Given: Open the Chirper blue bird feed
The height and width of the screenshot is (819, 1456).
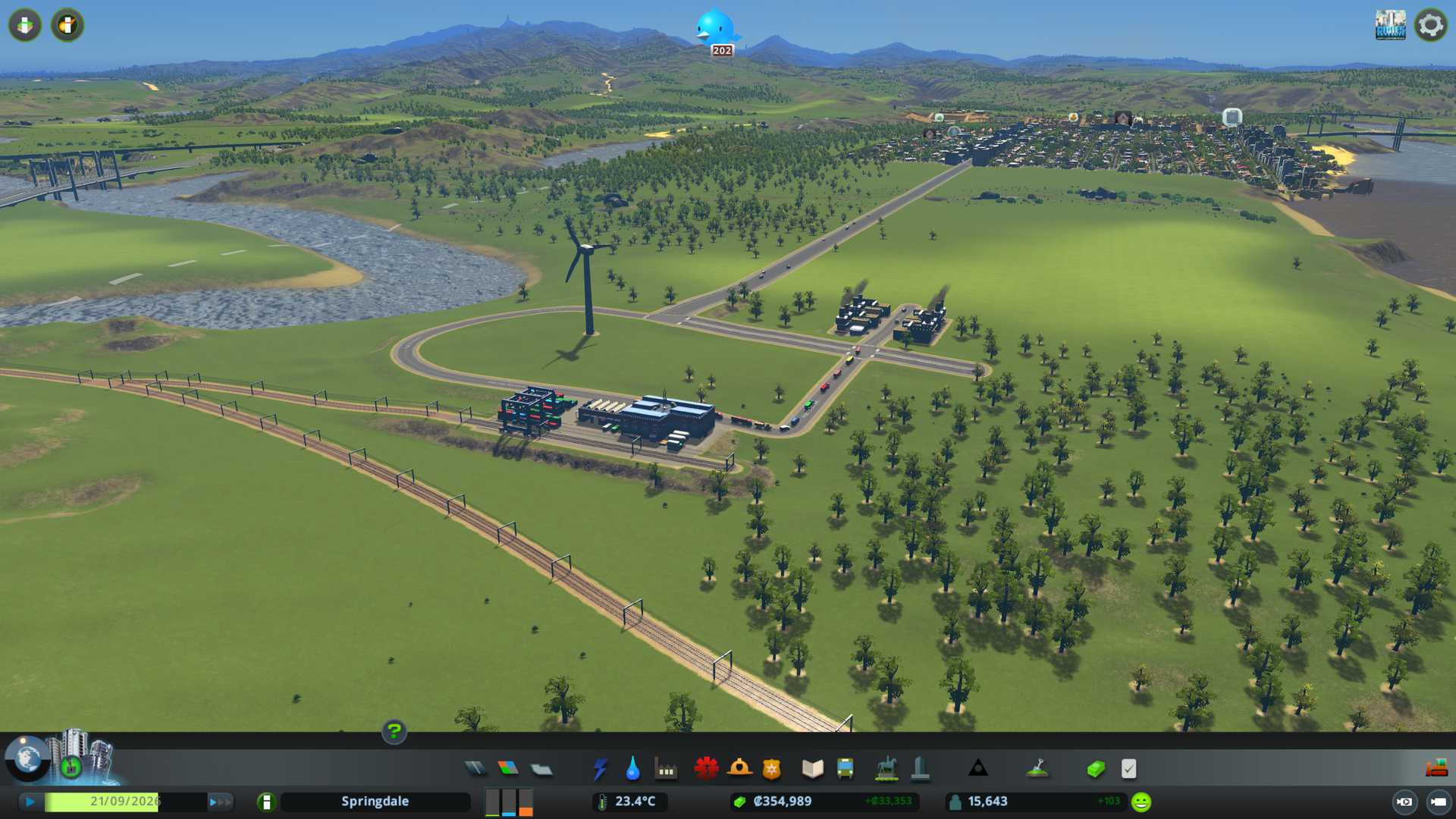Looking at the screenshot, I should (716, 29).
